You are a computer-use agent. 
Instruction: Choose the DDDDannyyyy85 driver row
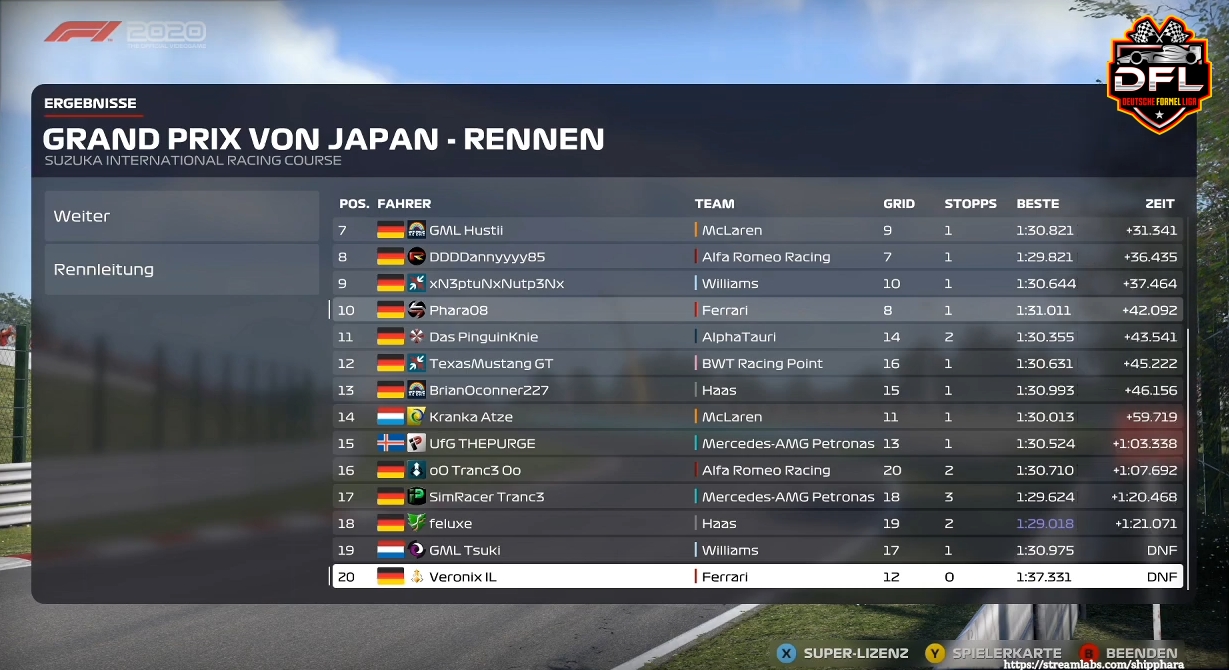click(x=757, y=257)
